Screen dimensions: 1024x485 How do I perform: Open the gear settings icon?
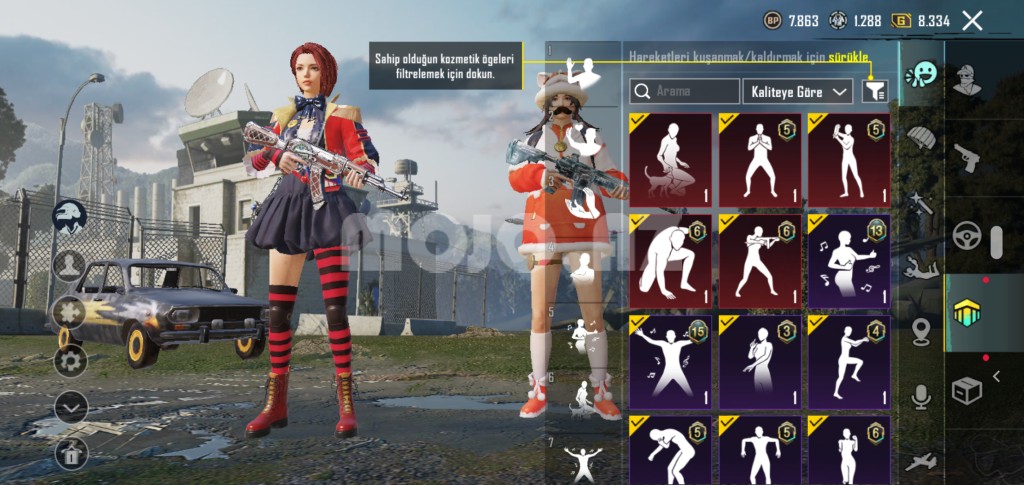70,359
